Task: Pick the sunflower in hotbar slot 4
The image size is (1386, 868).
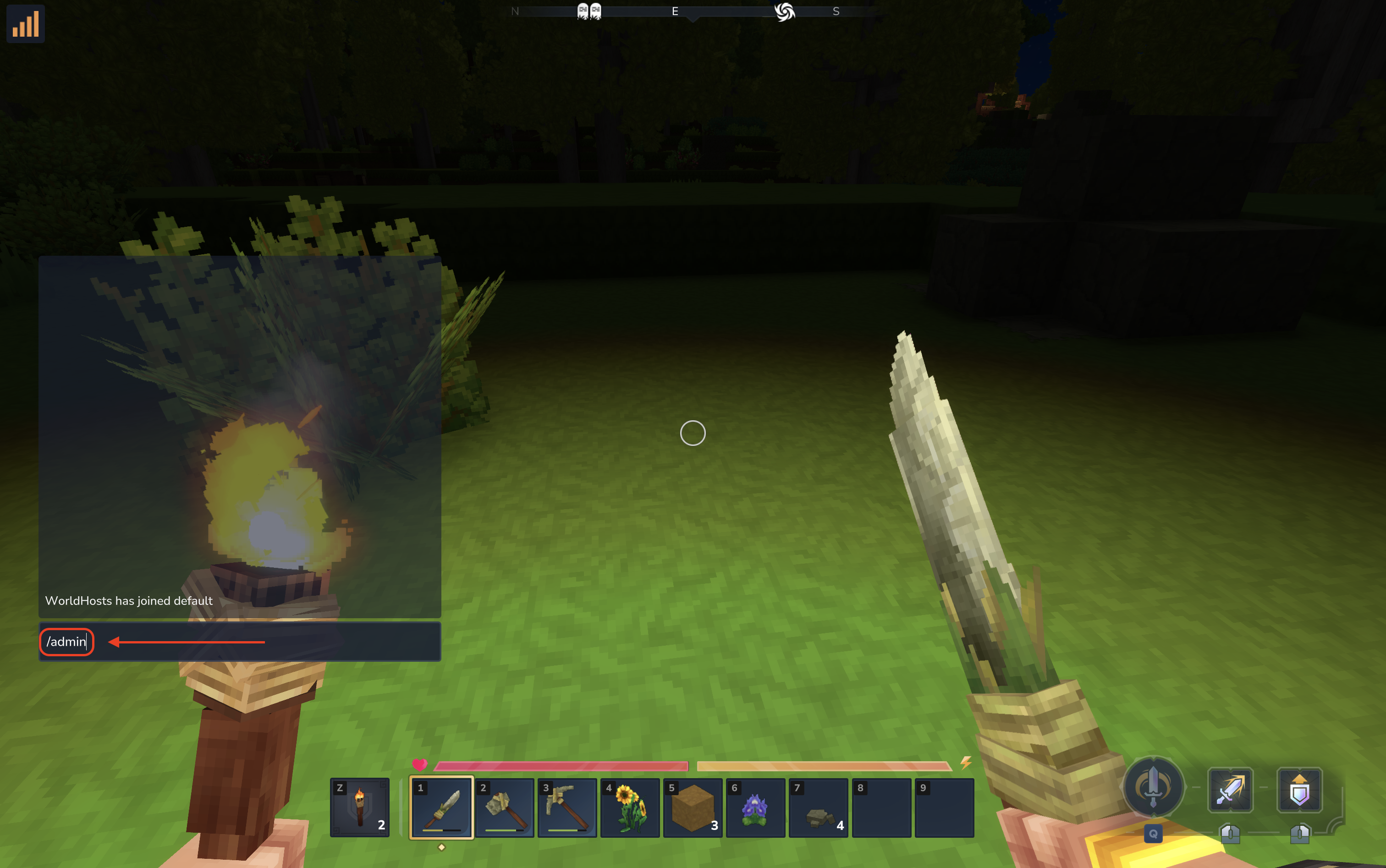Action: pos(630,807)
